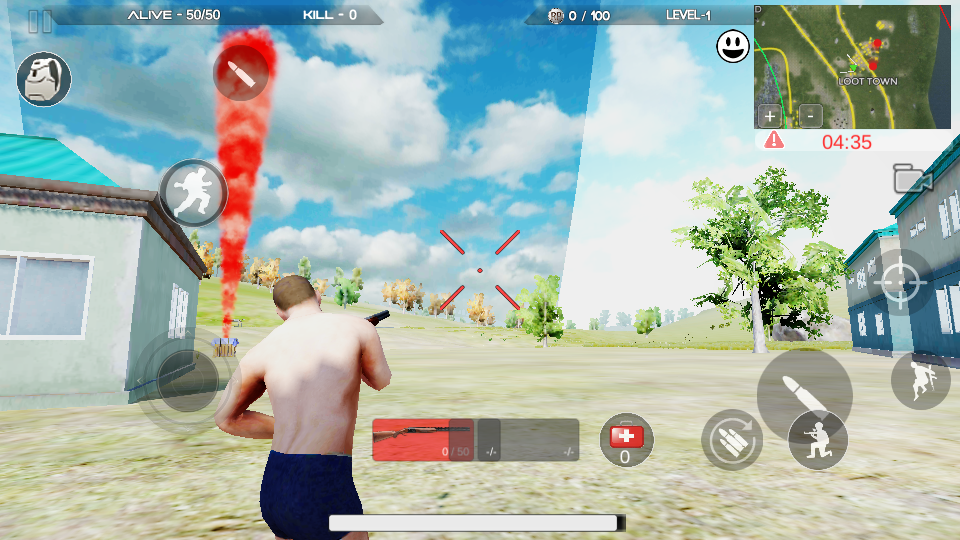Viewport: 960px width, 540px height.
Task: Open the backpack inventory
Action: coord(44,79)
